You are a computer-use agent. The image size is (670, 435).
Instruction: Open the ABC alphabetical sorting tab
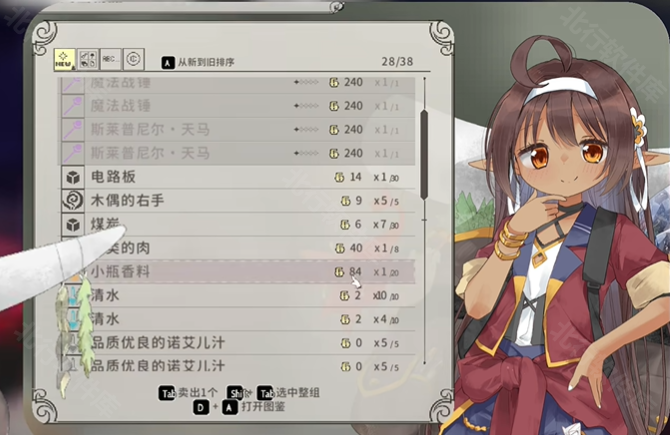click(x=110, y=59)
